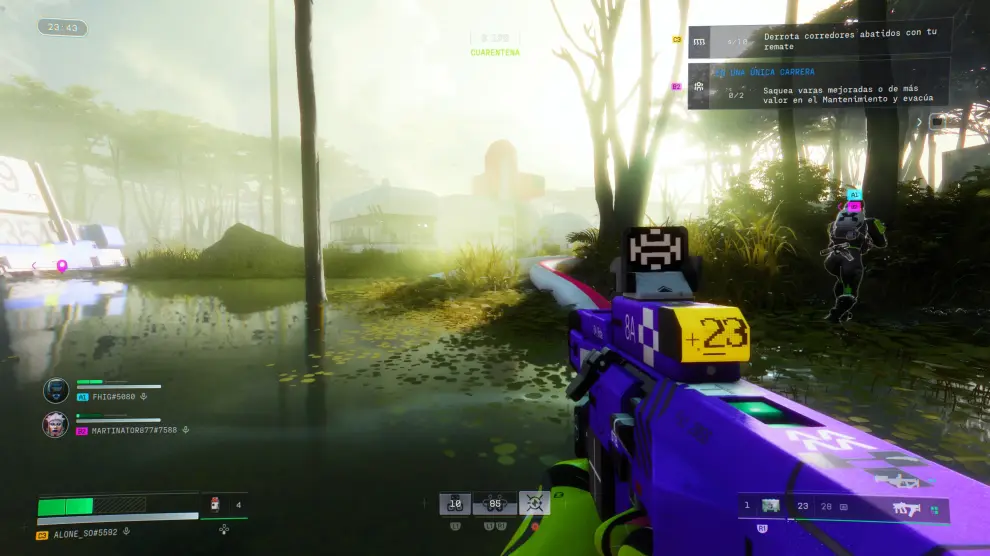Activate the ability showing 85
990x556 pixels.
(494, 504)
